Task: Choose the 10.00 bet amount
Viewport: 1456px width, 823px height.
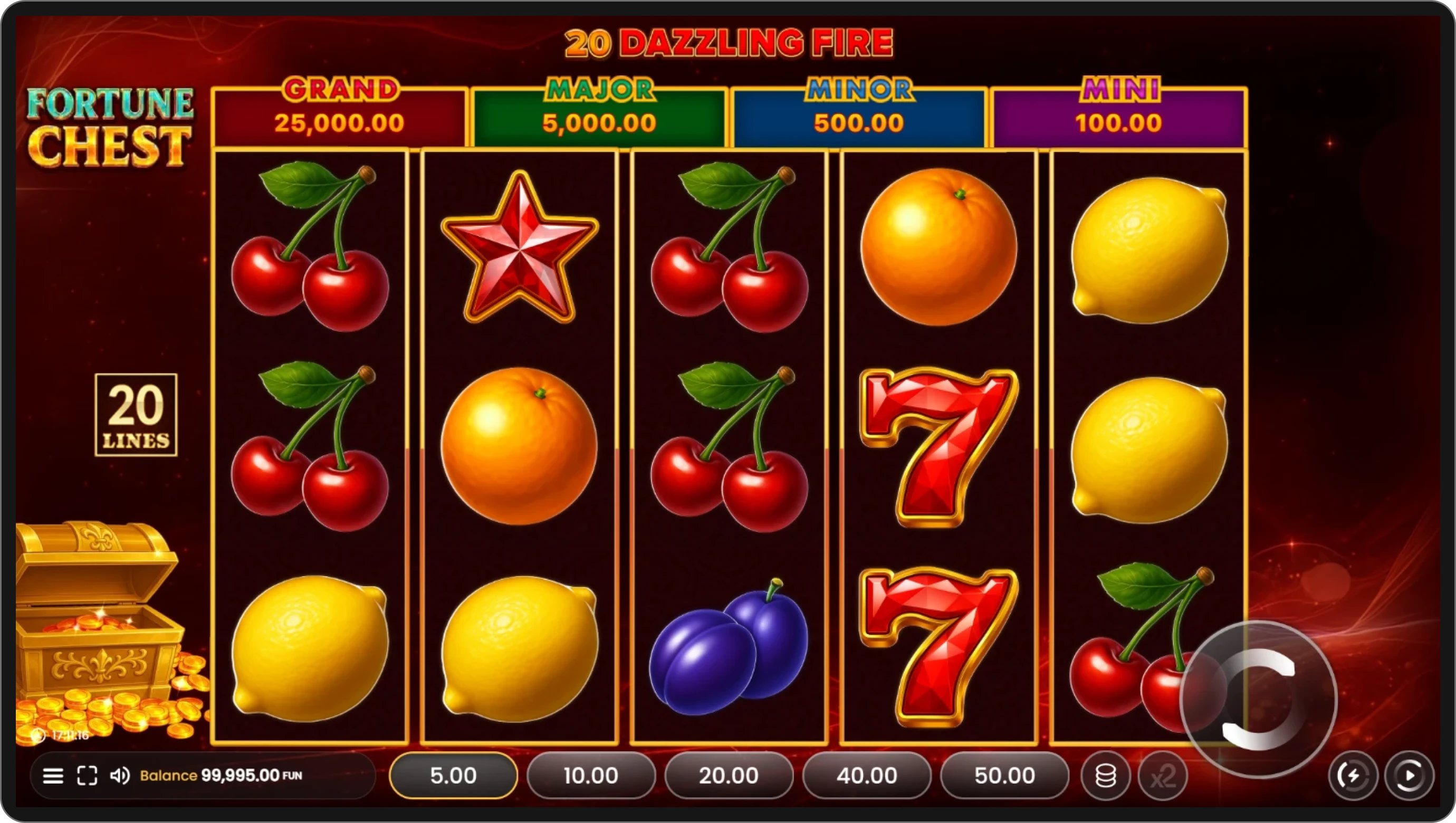Action: 591,776
